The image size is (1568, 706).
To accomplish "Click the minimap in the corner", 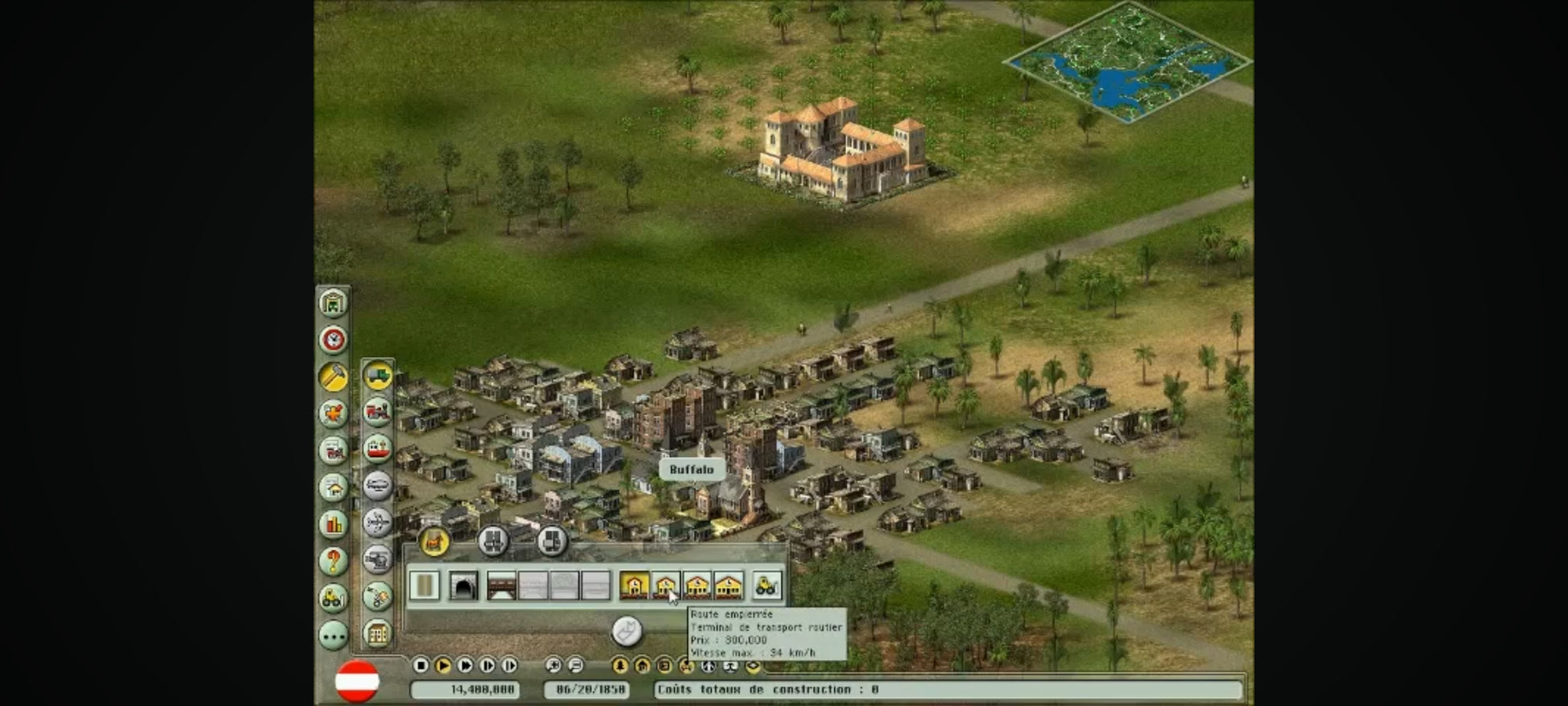I will [x=1127, y=62].
